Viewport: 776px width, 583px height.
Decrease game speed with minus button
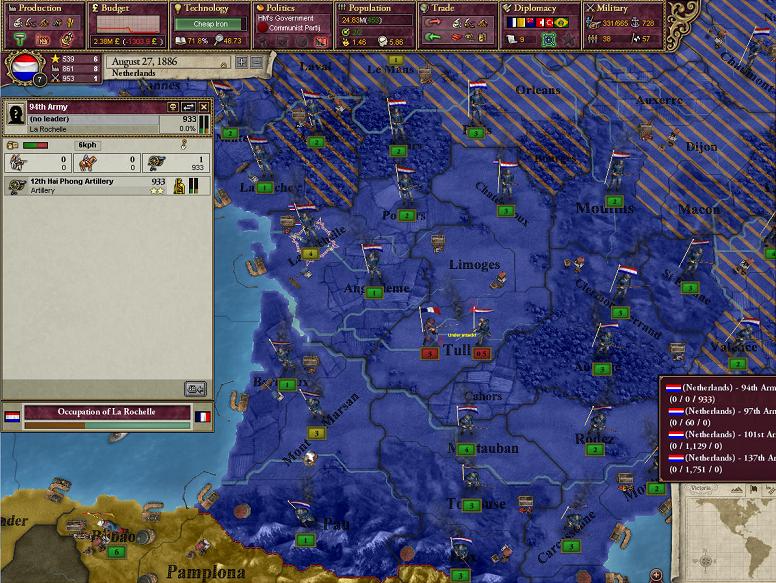click(256, 62)
